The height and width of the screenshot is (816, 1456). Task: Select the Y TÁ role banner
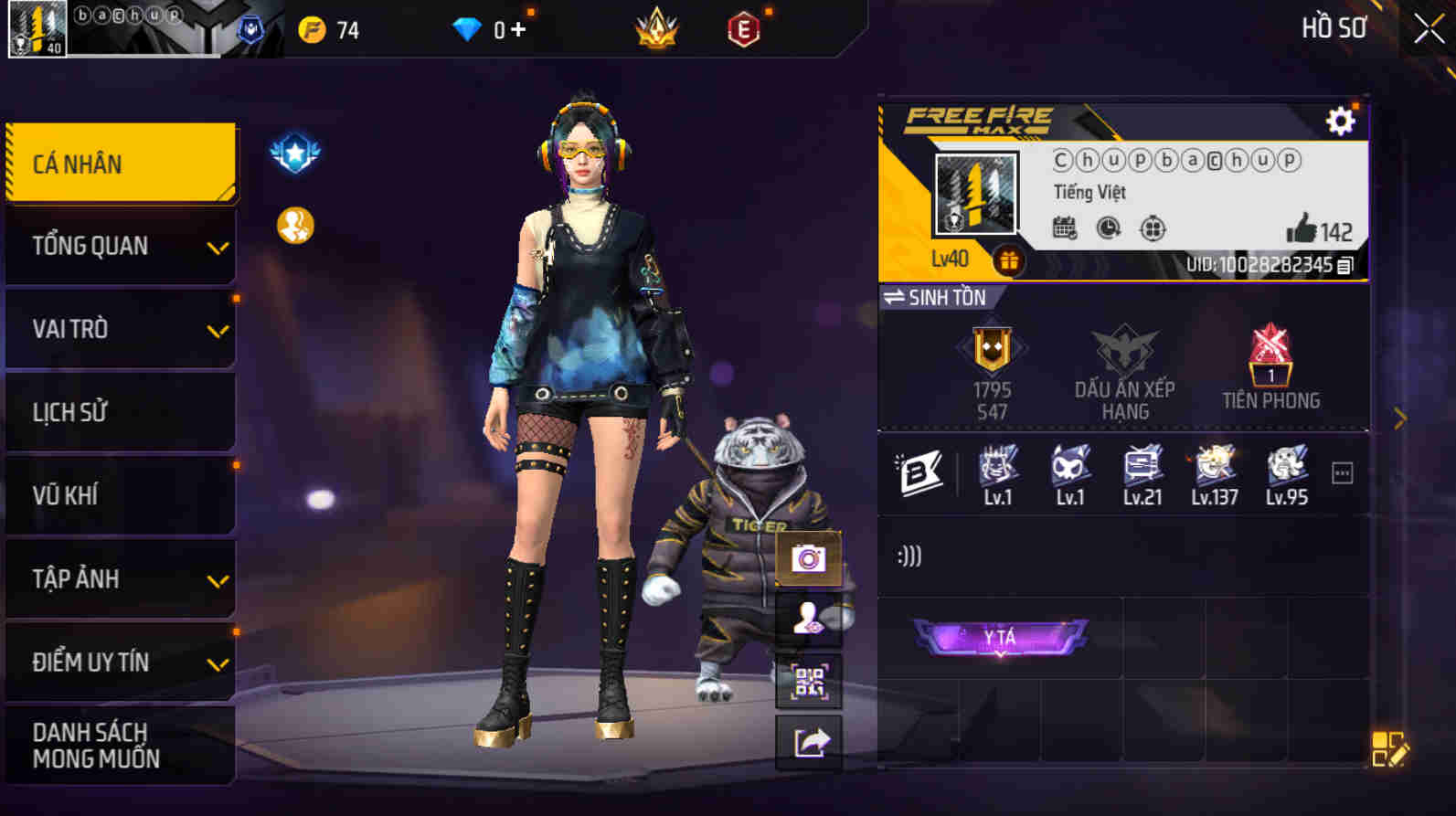coord(998,638)
